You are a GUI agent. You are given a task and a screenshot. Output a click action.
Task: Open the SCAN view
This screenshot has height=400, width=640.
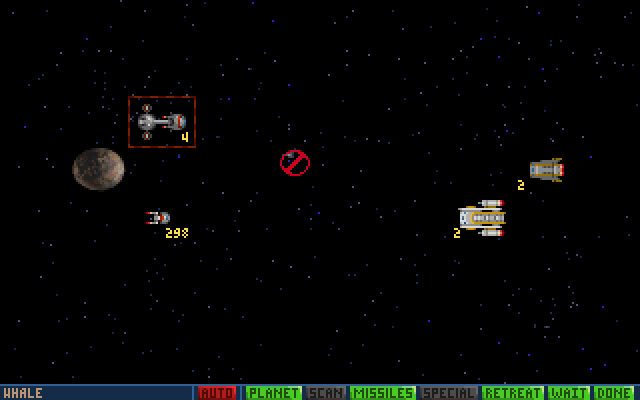325,393
